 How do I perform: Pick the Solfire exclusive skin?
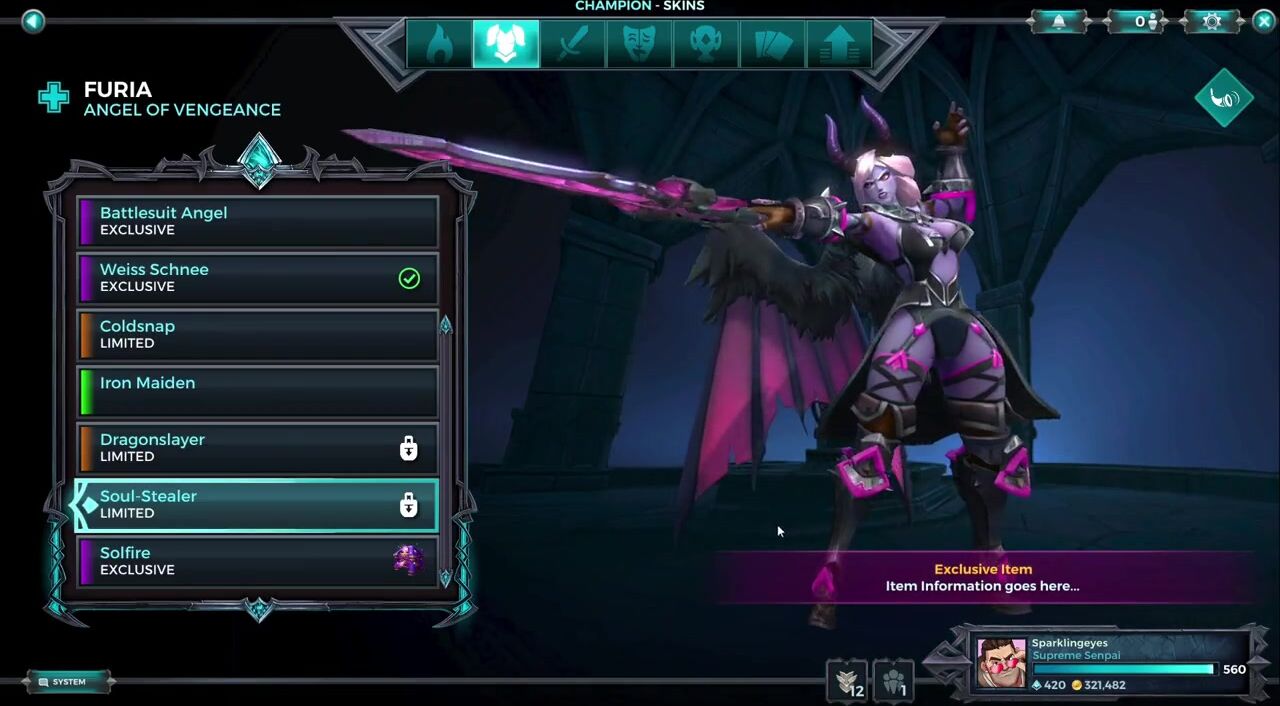(x=257, y=561)
